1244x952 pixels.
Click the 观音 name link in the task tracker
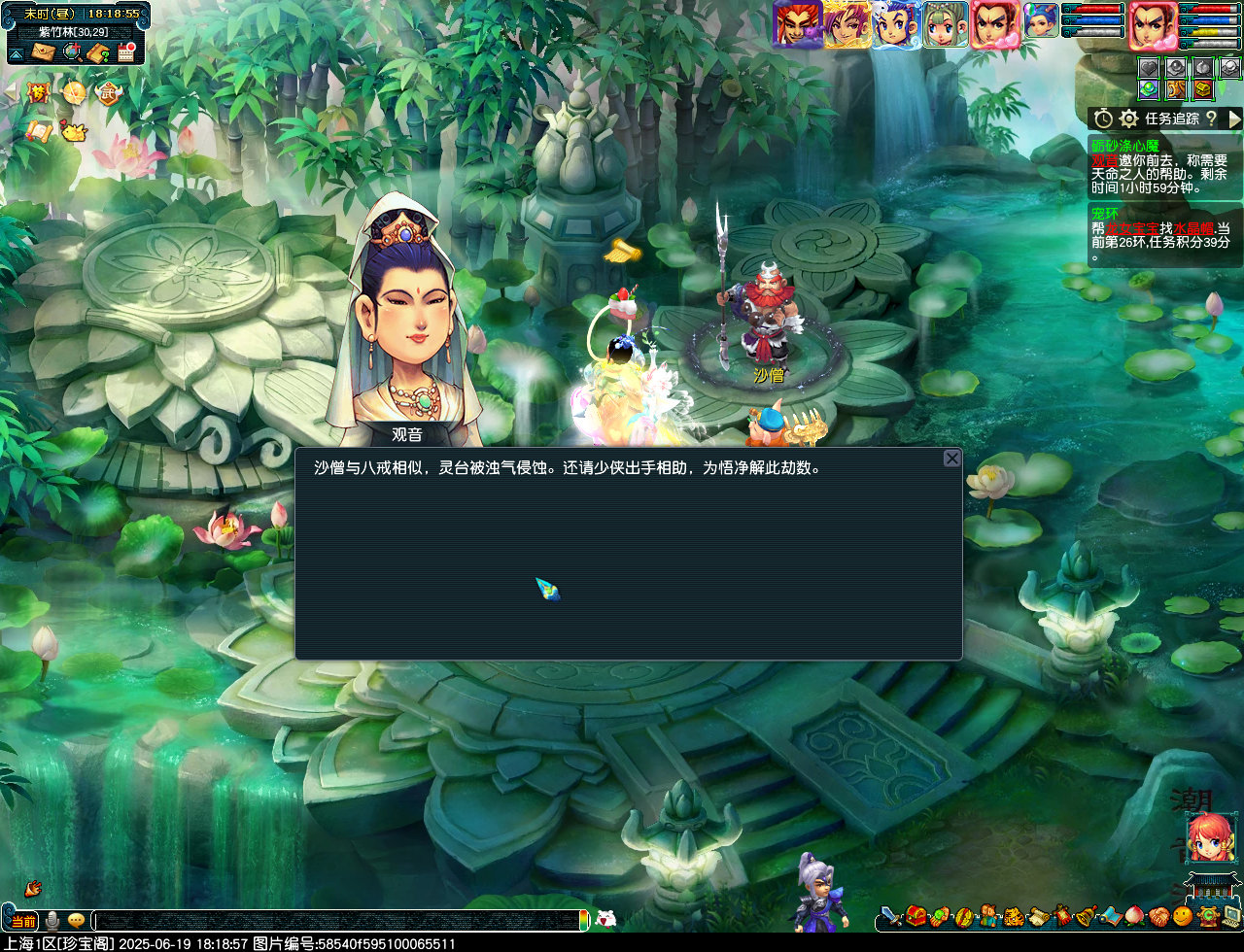[x=1104, y=160]
